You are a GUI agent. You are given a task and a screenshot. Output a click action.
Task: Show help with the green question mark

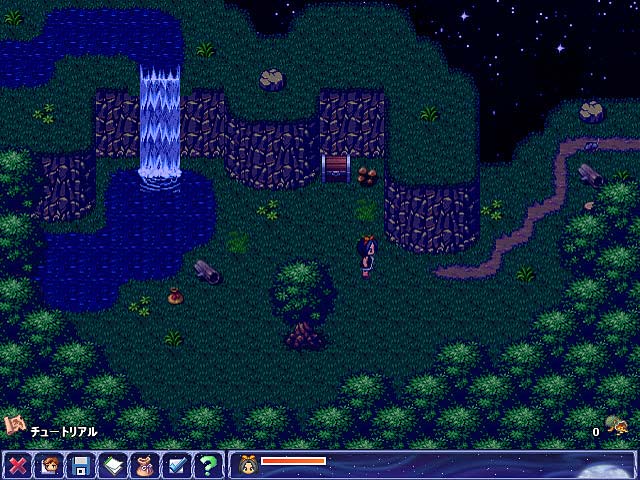[x=208, y=465]
